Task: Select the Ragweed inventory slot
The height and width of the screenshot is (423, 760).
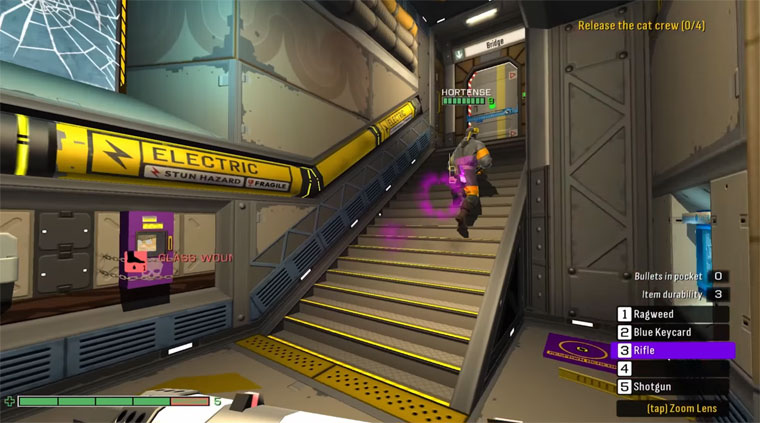Action: click(x=665, y=314)
